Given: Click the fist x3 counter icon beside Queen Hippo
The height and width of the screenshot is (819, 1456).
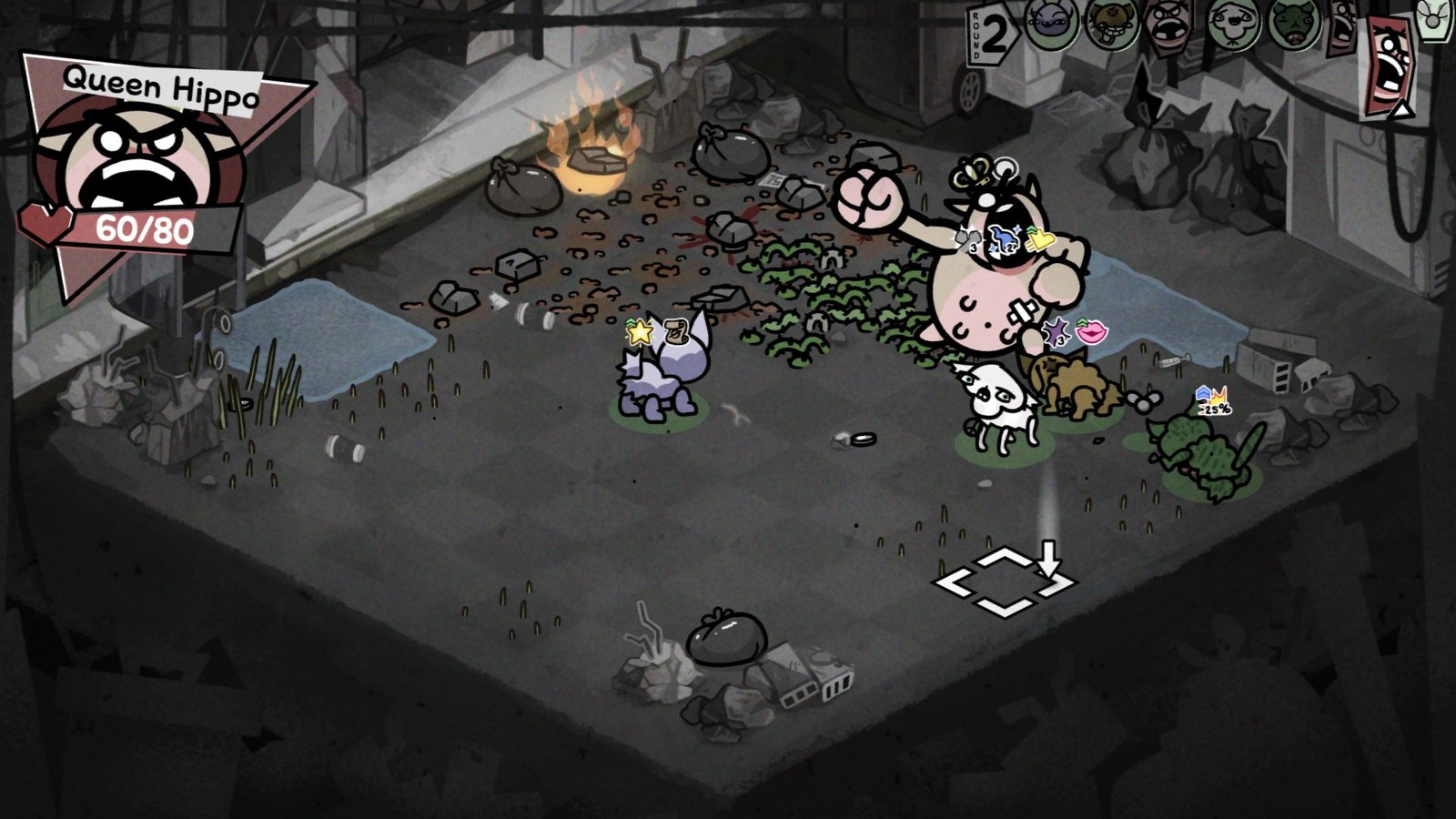Looking at the screenshot, I should (967, 240).
